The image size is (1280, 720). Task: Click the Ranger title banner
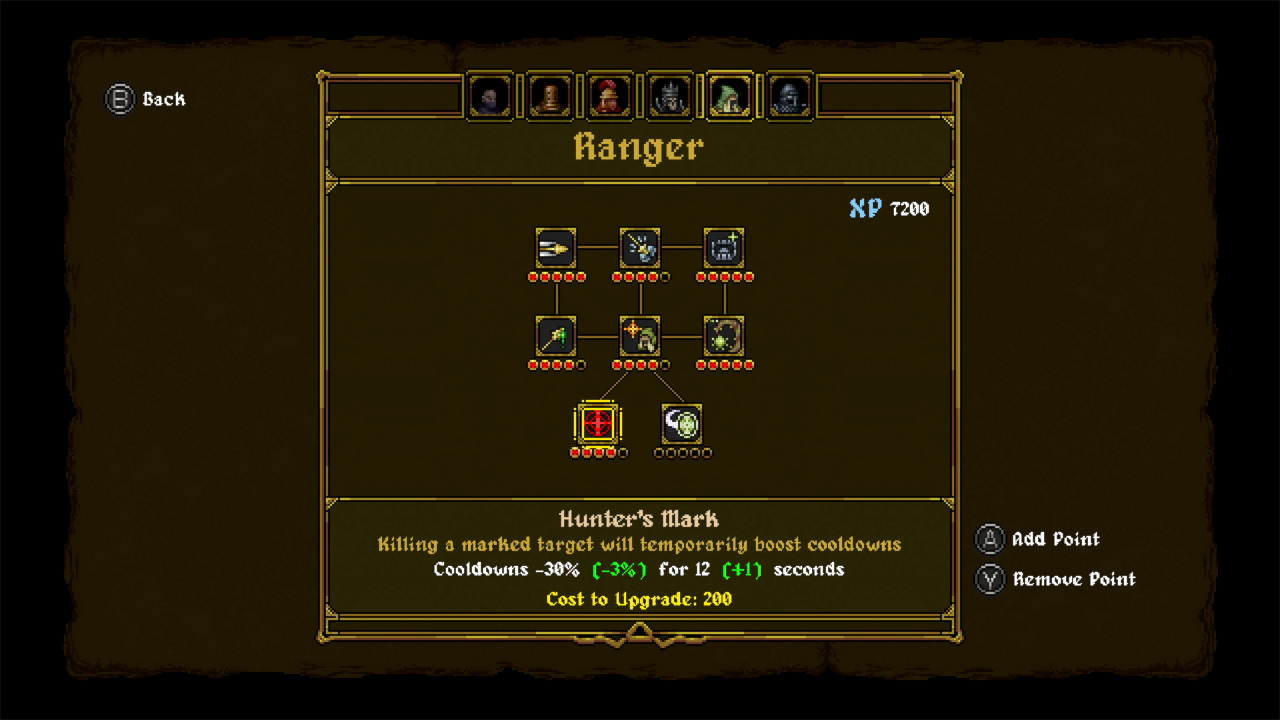pos(639,148)
